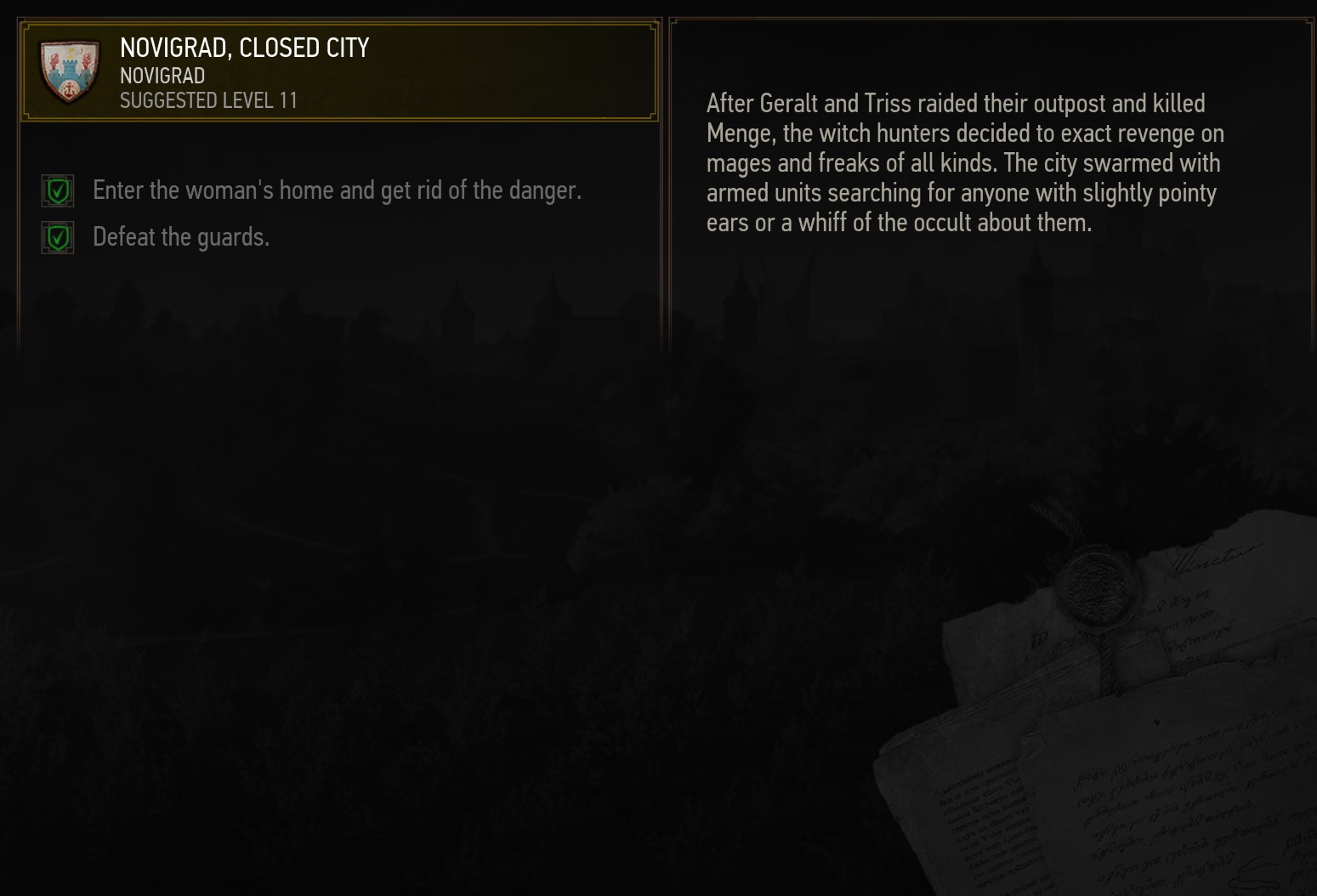Click the objective Enter the woman's home text
The image size is (1317, 896).
coord(338,190)
